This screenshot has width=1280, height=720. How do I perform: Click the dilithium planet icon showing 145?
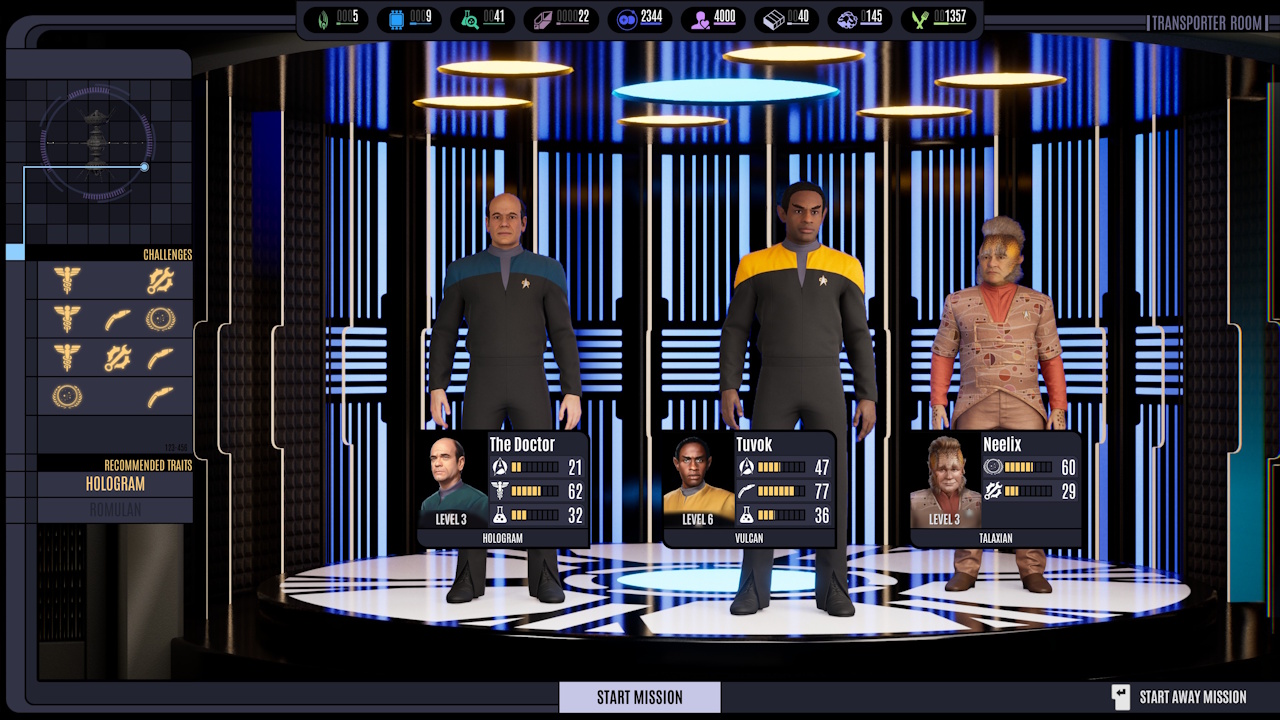pos(849,18)
